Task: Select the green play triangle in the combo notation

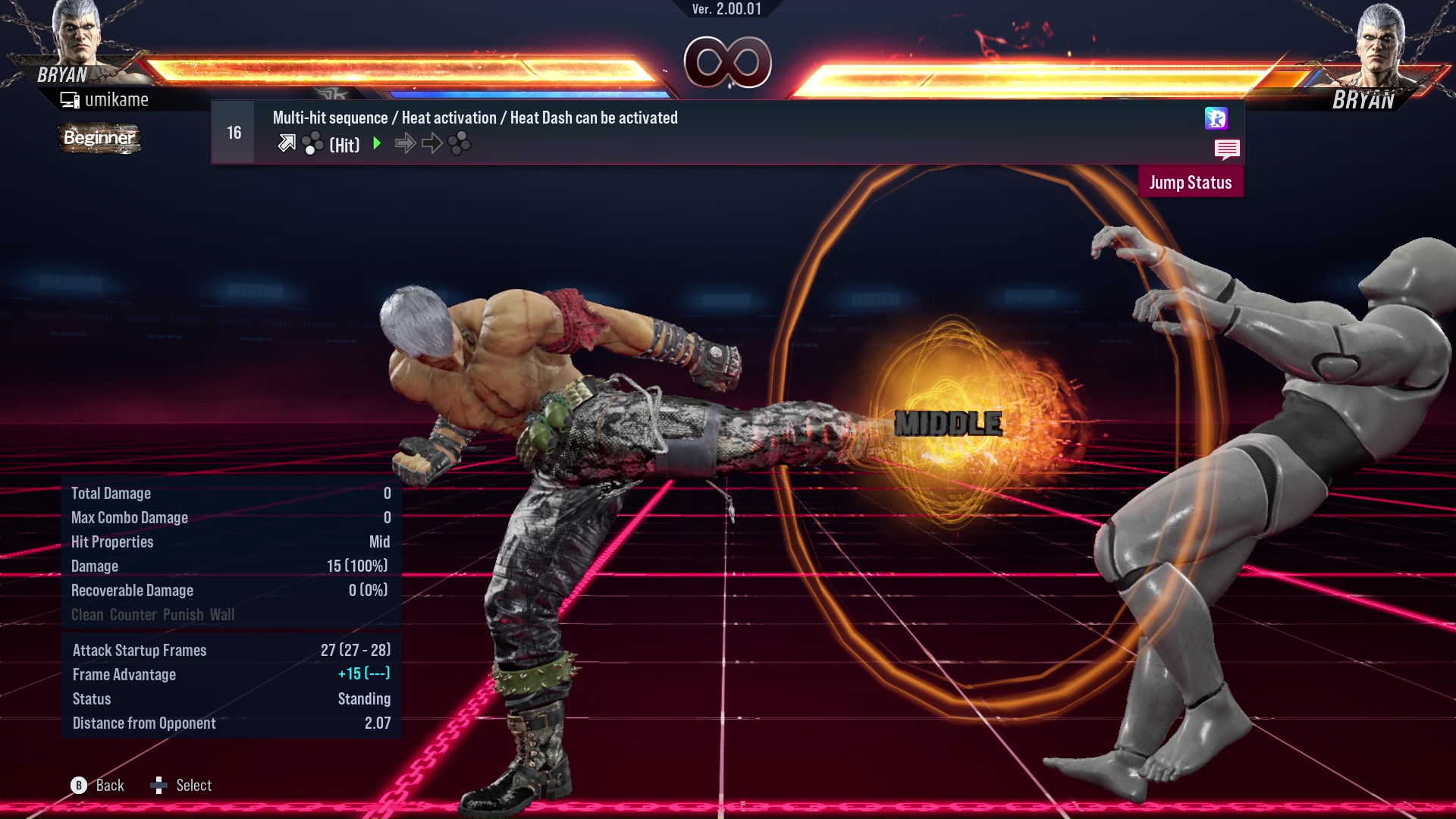Action: tap(376, 143)
